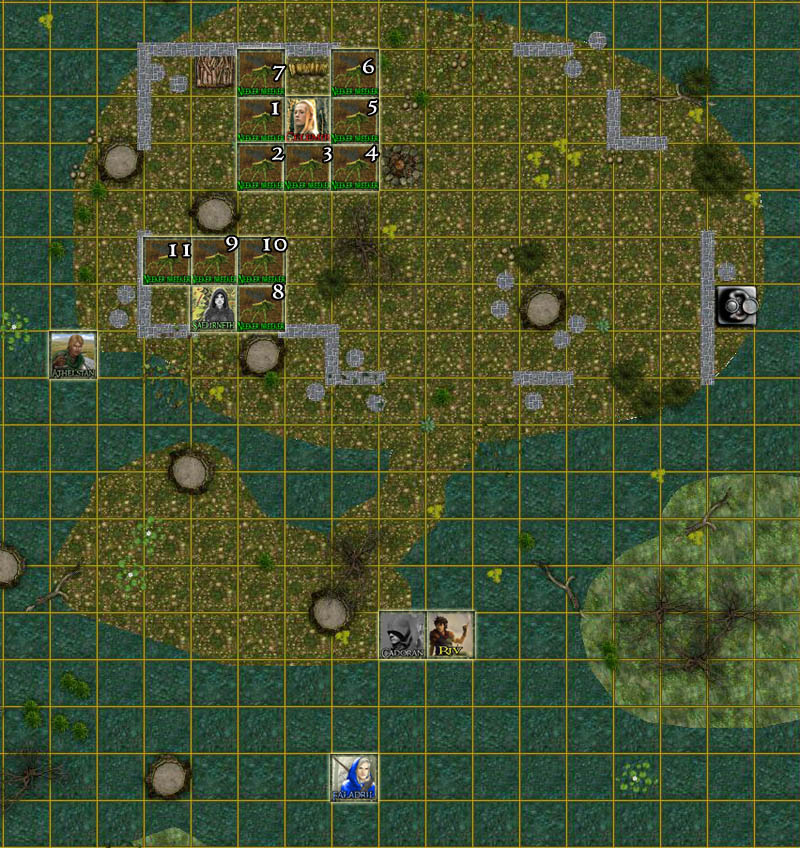This screenshot has height=848, width=800.
Task: Select Needler token number 6
Action: coord(354,73)
